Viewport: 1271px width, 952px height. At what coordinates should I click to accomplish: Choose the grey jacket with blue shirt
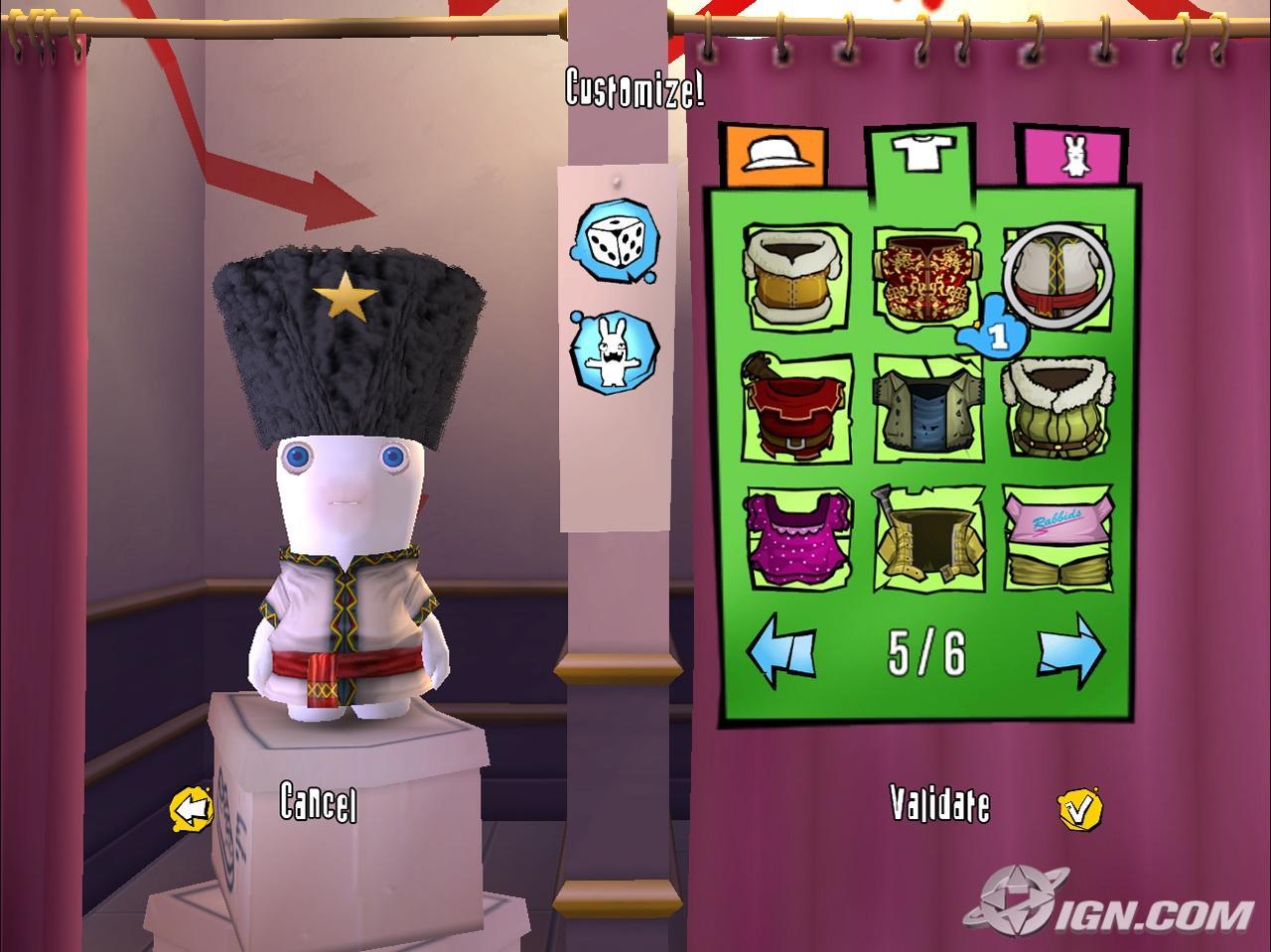pyautogui.click(x=926, y=407)
